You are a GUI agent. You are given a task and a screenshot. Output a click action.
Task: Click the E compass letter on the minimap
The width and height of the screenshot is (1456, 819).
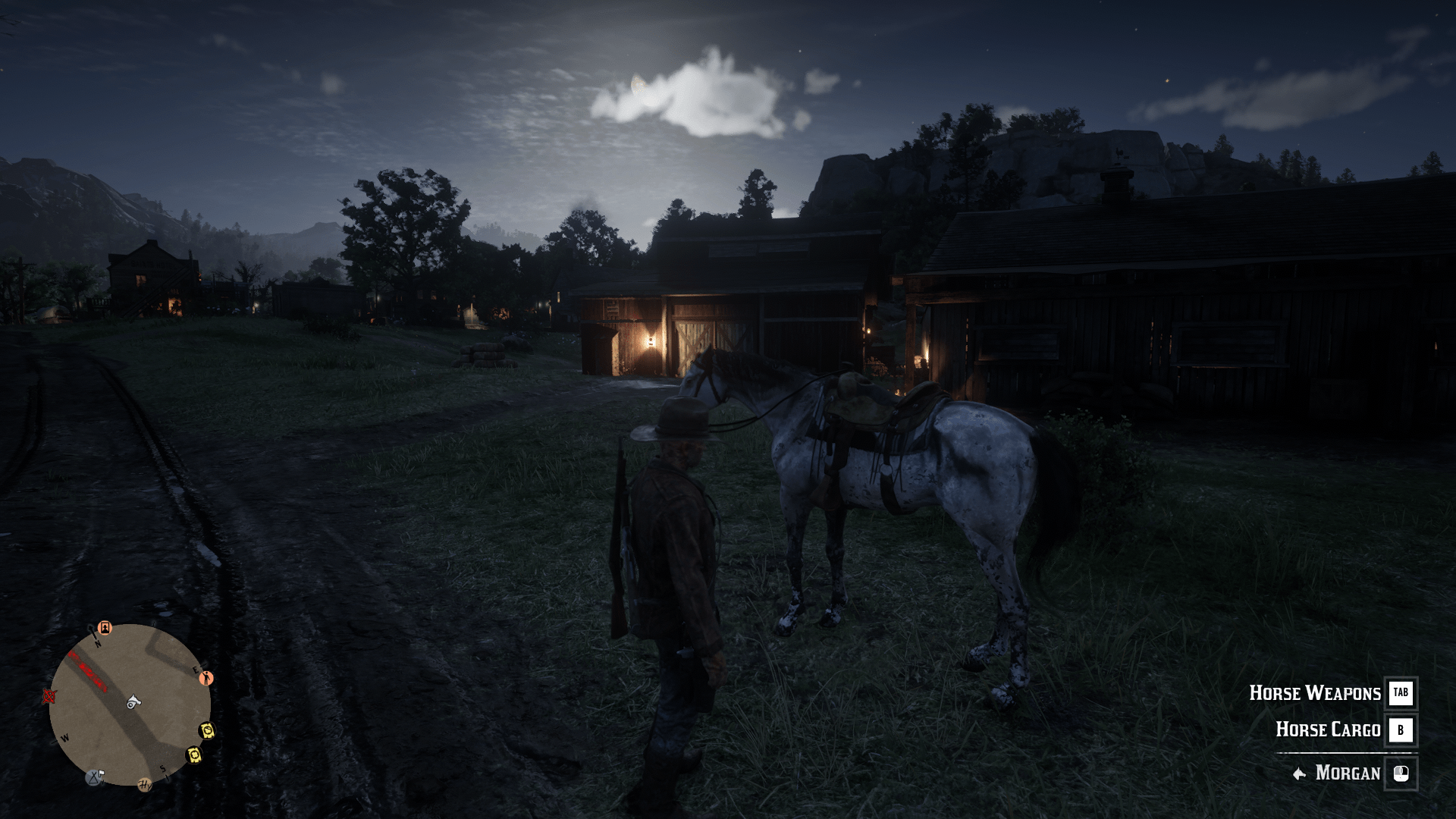pos(196,670)
